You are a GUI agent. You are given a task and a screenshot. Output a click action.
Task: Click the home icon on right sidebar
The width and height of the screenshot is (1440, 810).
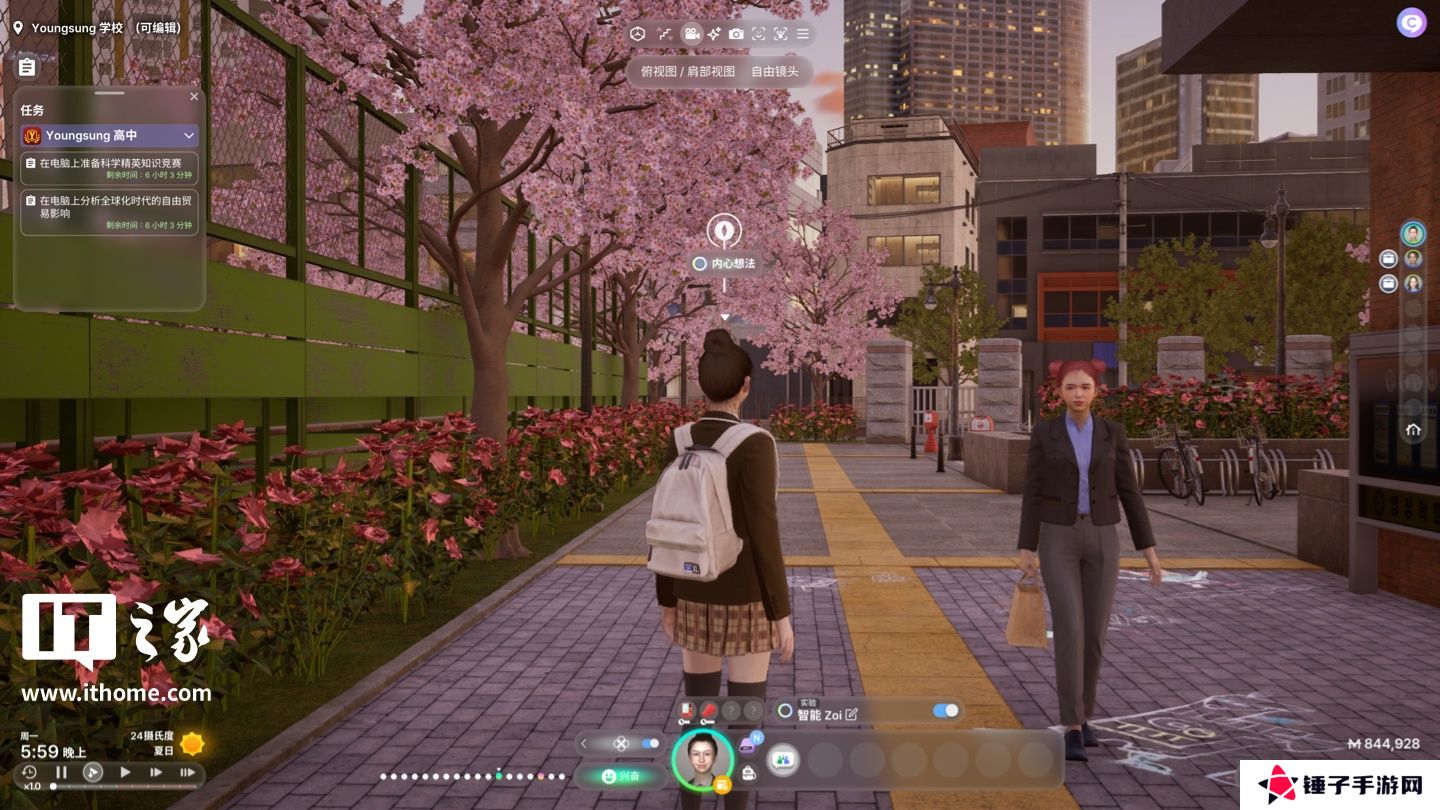click(x=1413, y=430)
